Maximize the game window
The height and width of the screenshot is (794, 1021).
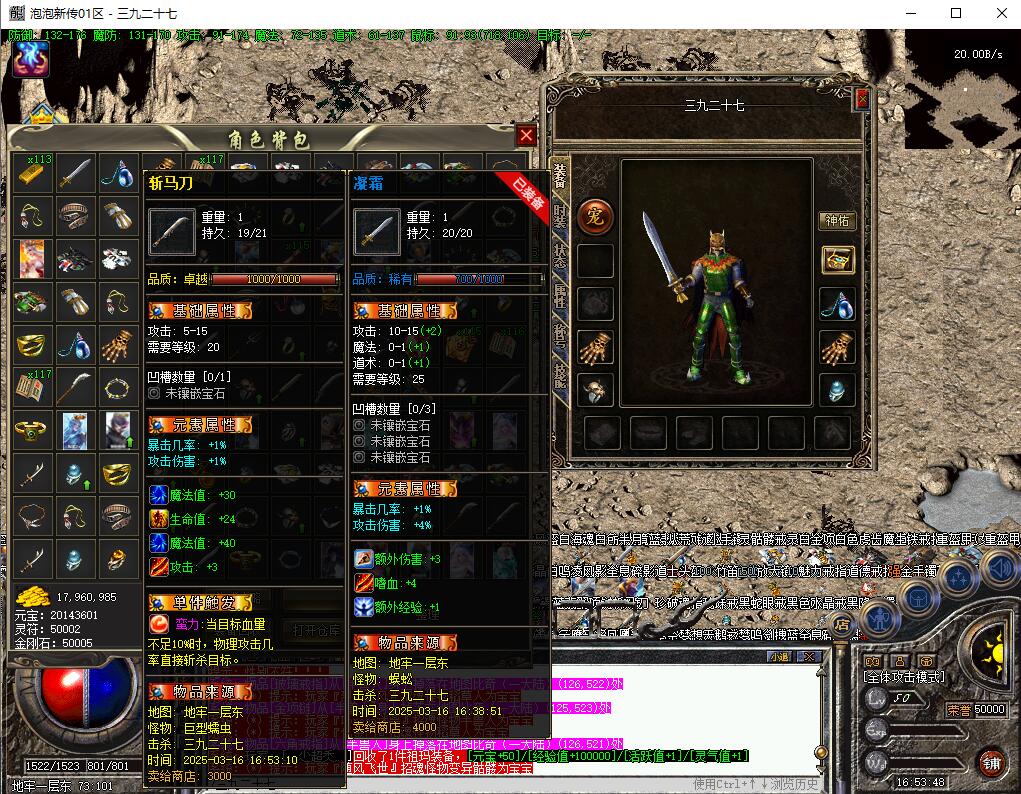[x=956, y=13]
